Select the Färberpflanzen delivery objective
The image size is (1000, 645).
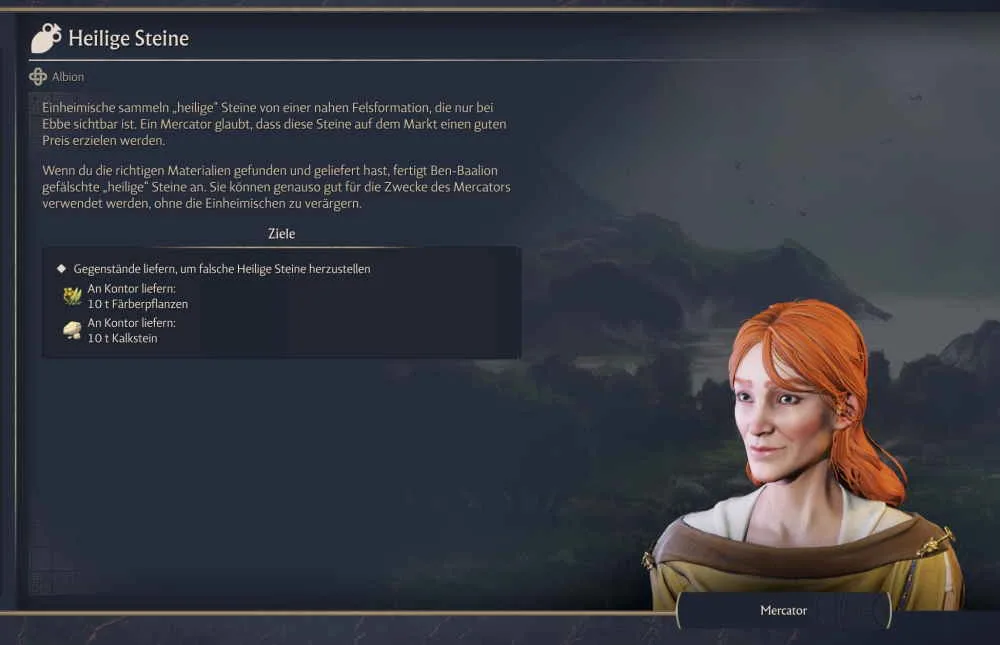137,297
